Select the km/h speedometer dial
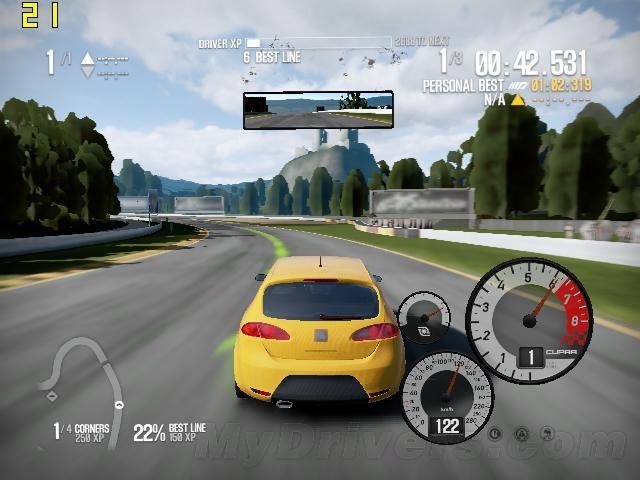The width and height of the screenshot is (640, 480). 447,396
